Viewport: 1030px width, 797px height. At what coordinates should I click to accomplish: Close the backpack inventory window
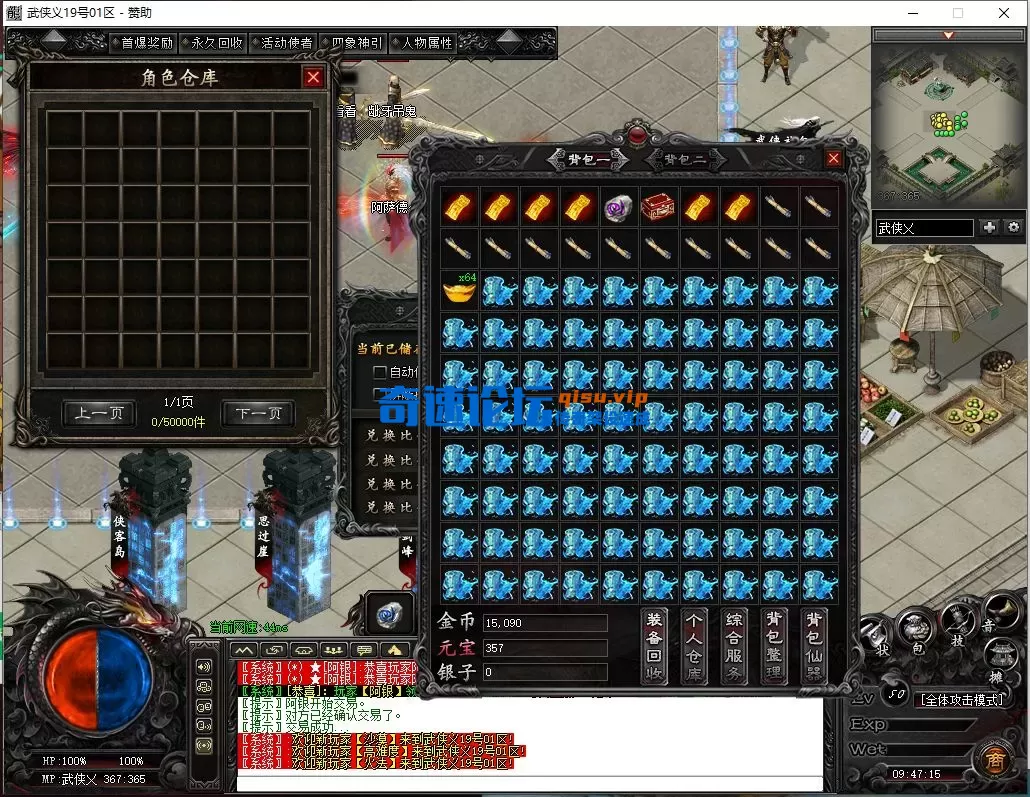point(833,158)
